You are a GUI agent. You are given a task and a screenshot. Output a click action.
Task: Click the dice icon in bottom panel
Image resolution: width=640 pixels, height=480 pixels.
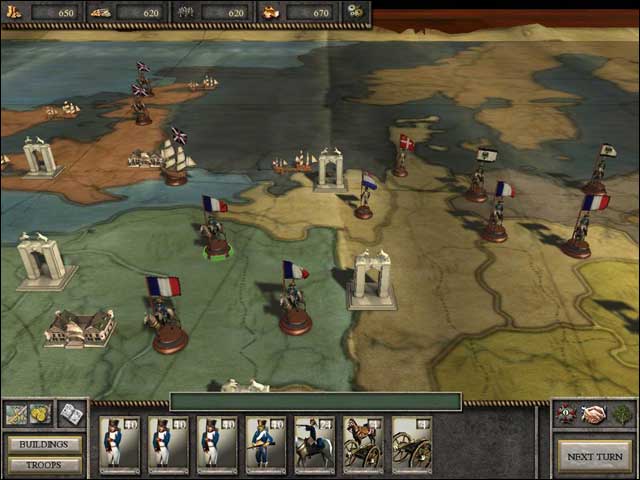[71, 413]
